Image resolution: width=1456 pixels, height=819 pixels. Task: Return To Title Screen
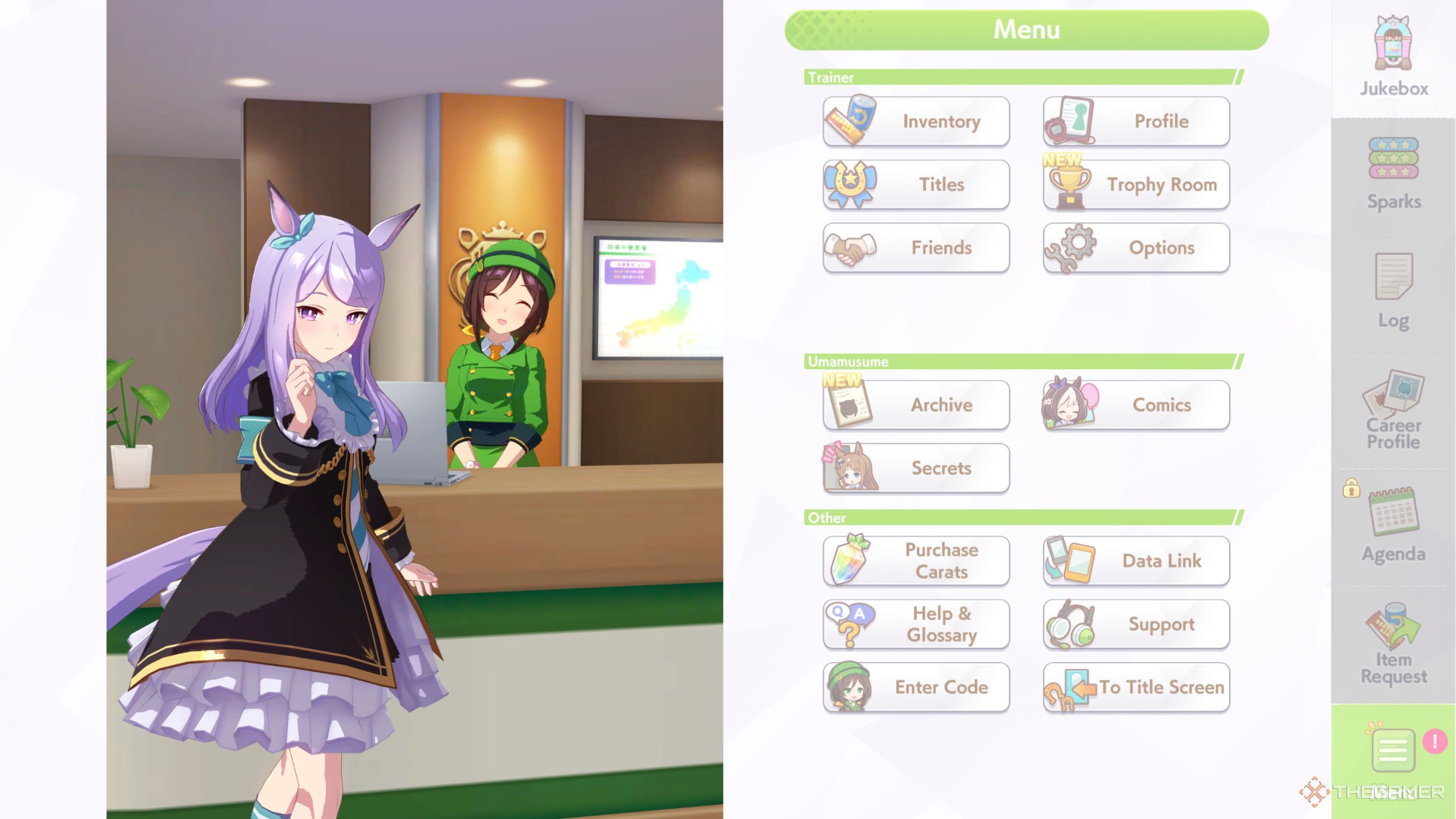point(1136,687)
